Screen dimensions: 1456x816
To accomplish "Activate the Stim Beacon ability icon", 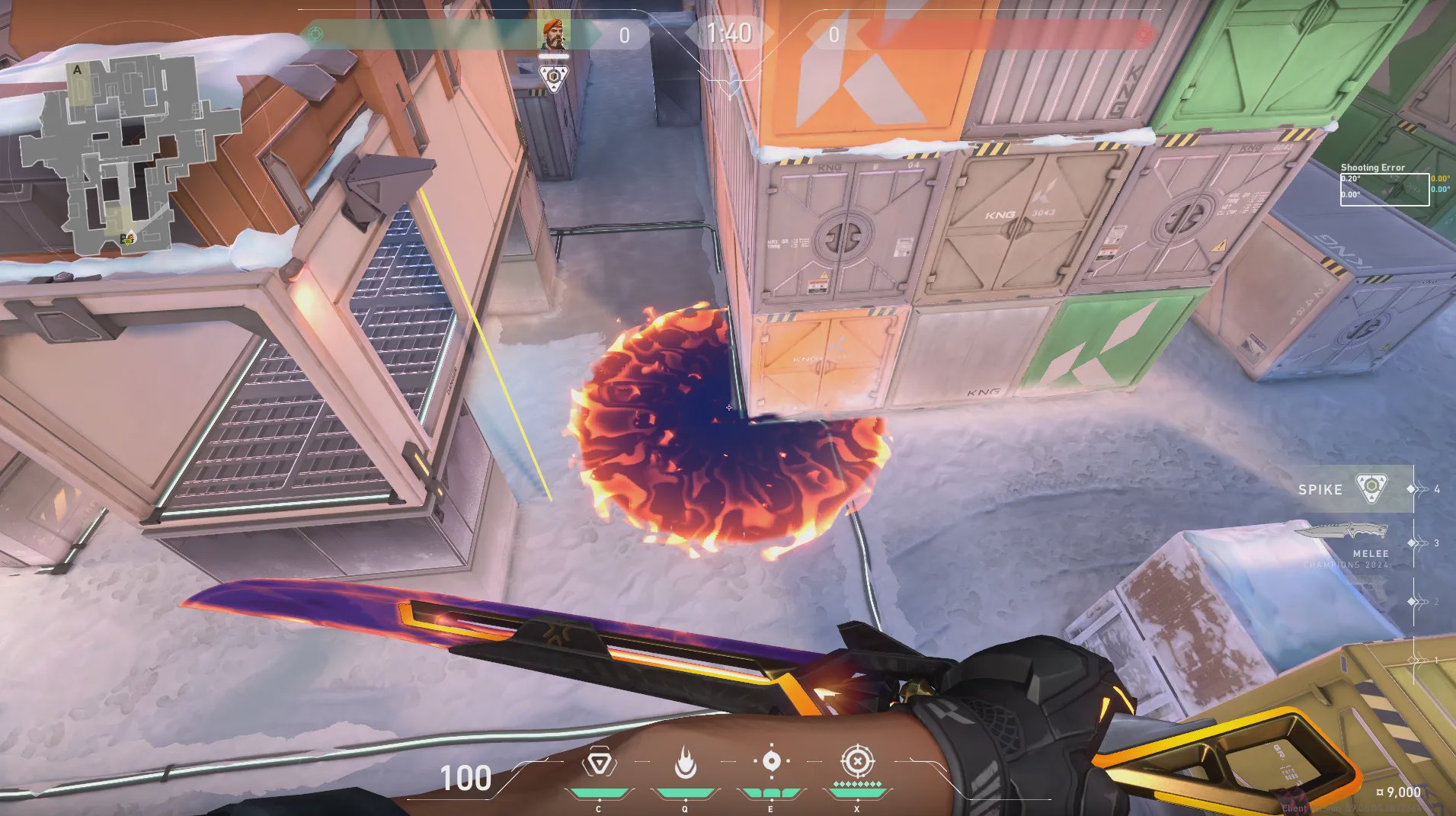I will coord(600,763).
